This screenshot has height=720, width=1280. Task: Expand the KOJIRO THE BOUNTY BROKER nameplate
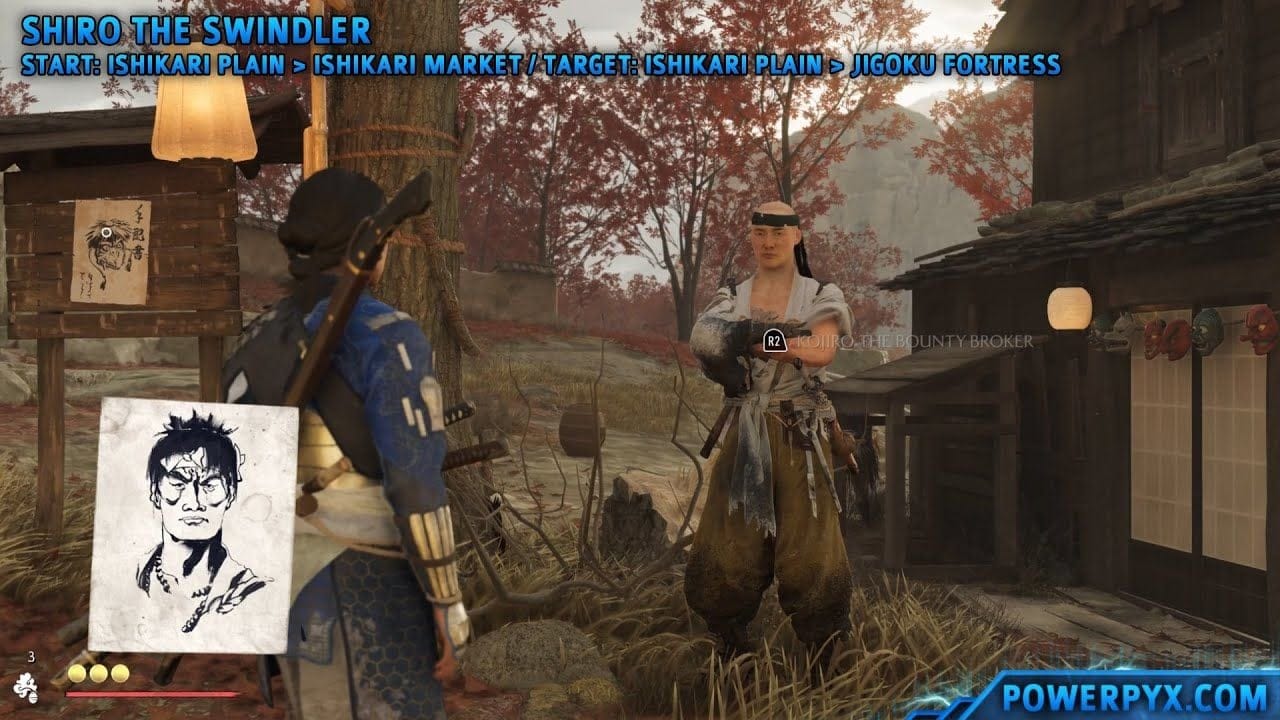(913, 341)
